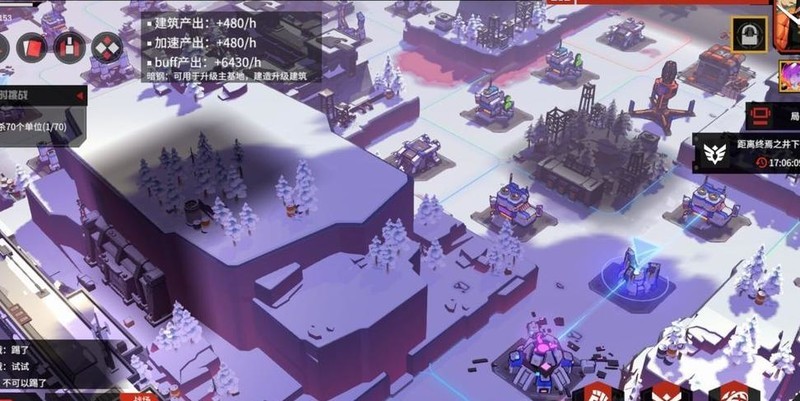Click the red tilted square resource icon
Screen dimensions: 800x401
pos(32,47)
